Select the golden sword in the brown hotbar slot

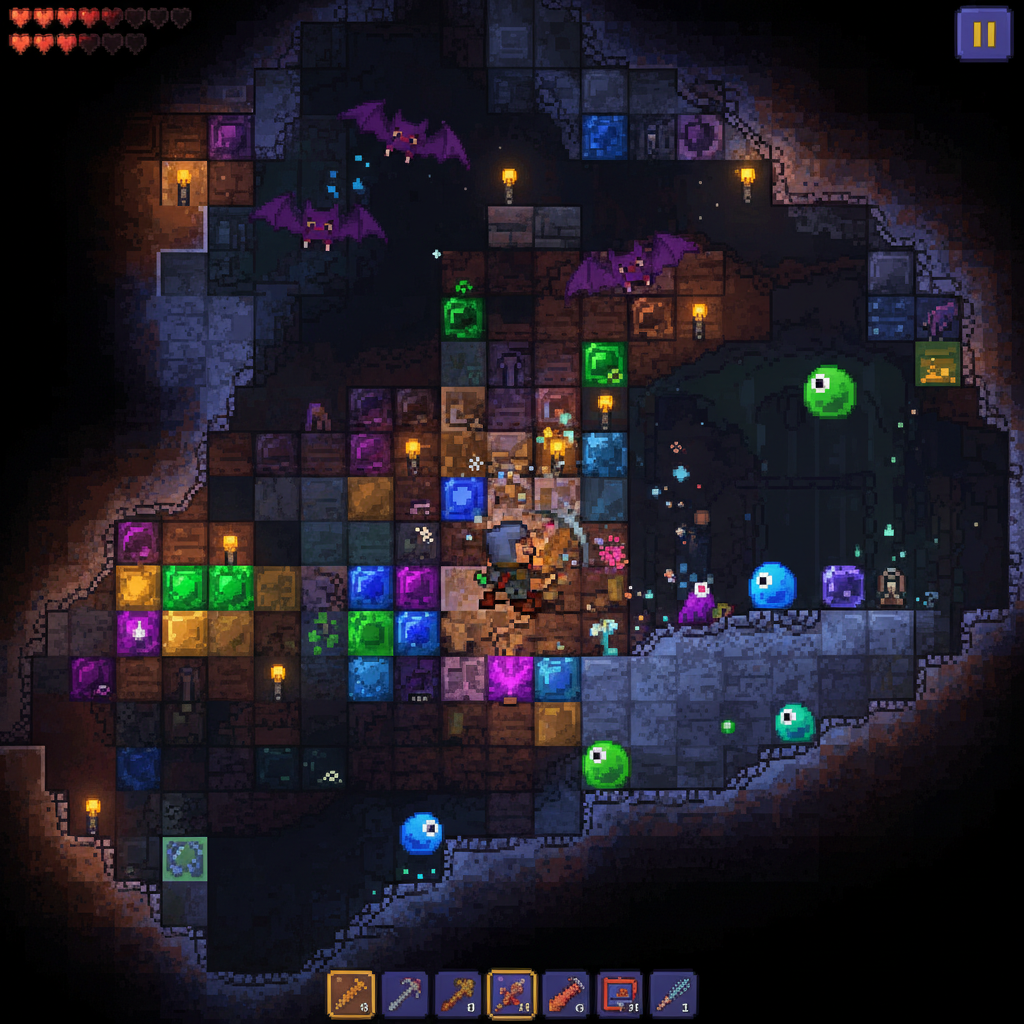(x=351, y=995)
